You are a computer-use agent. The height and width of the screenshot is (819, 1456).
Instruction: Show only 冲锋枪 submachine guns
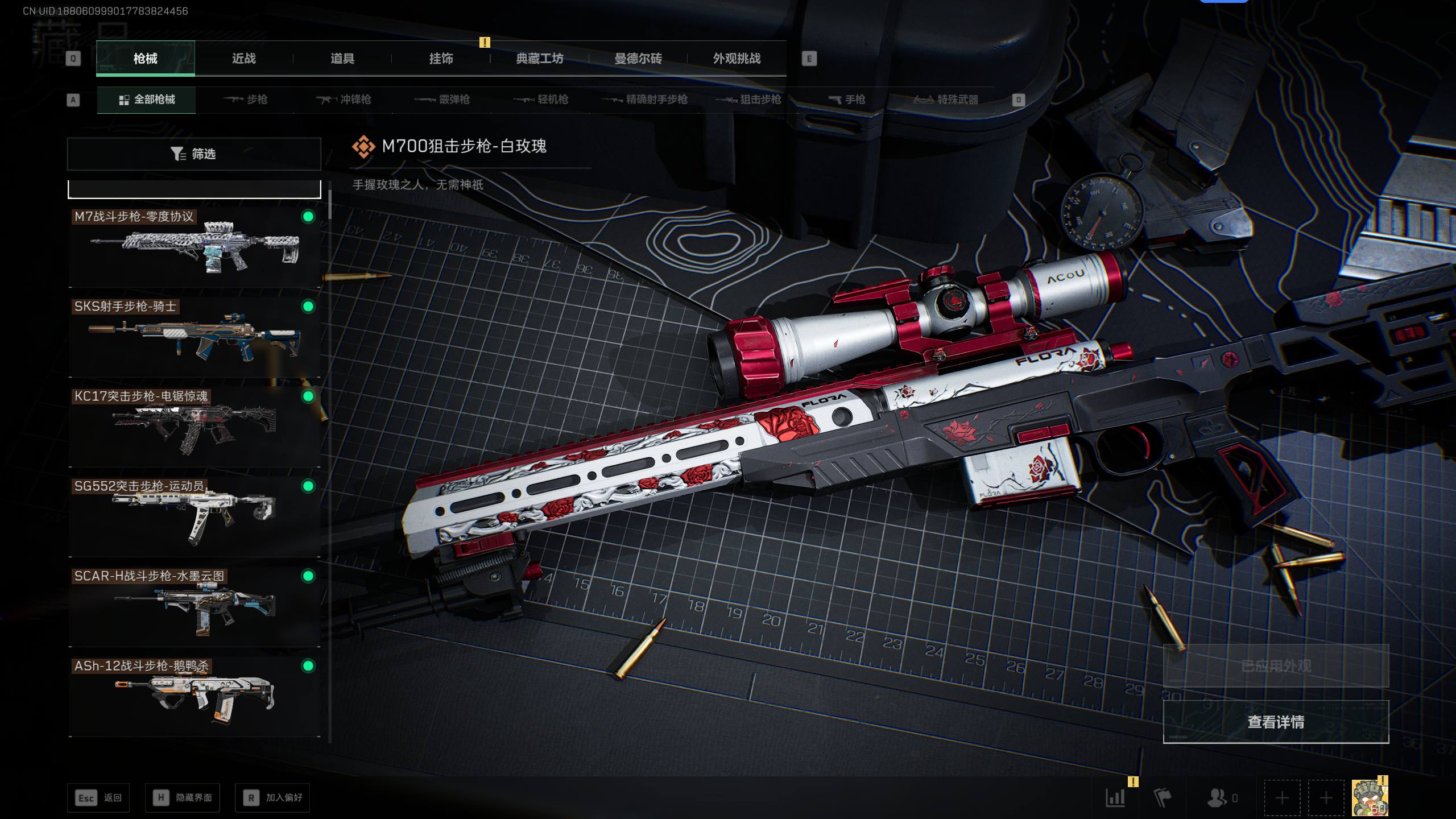(344, 100)
